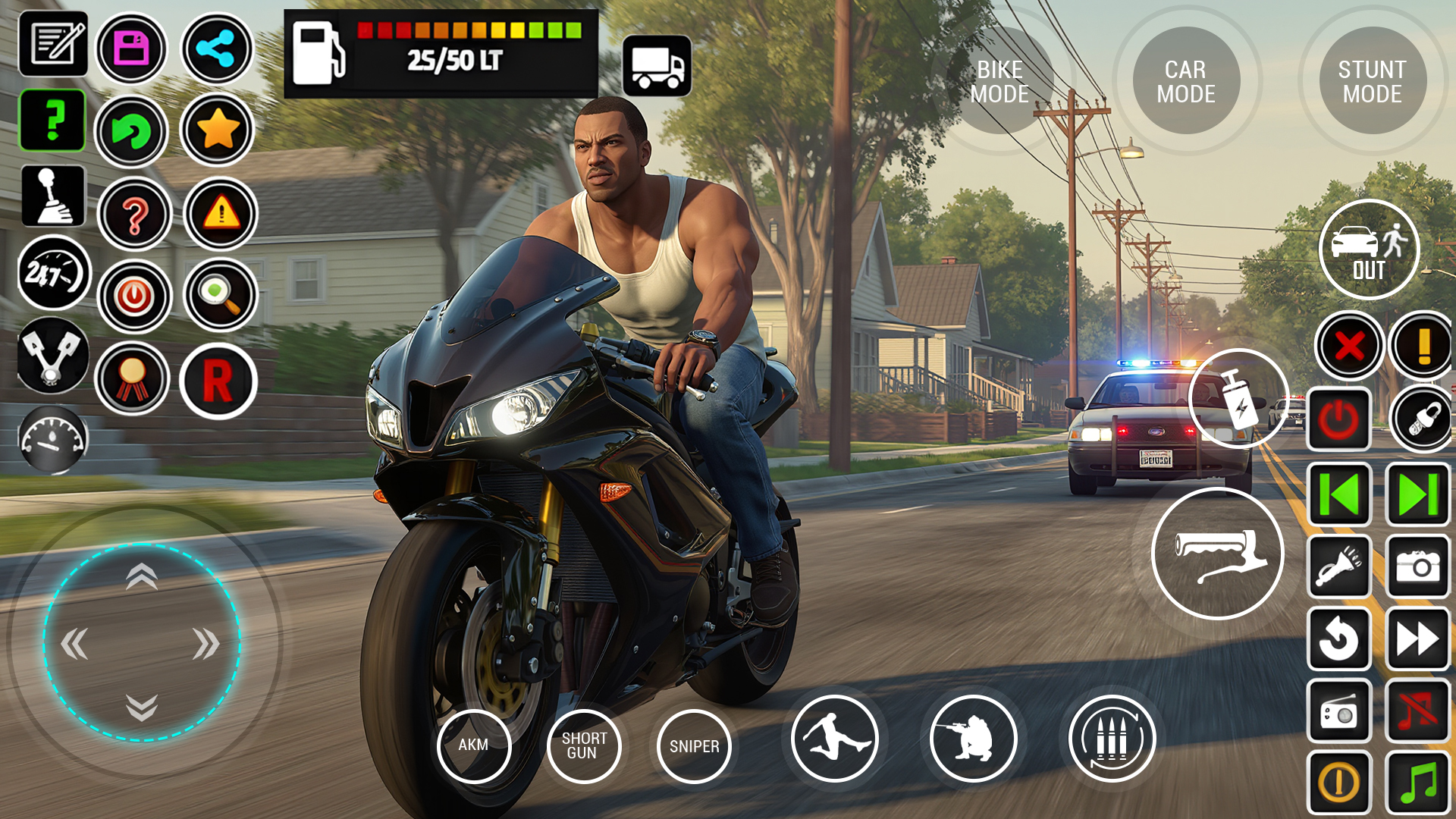Activate Car Mode
Screen dimensions: 1456x819
pyautogui.click(x=1186, y=81)
